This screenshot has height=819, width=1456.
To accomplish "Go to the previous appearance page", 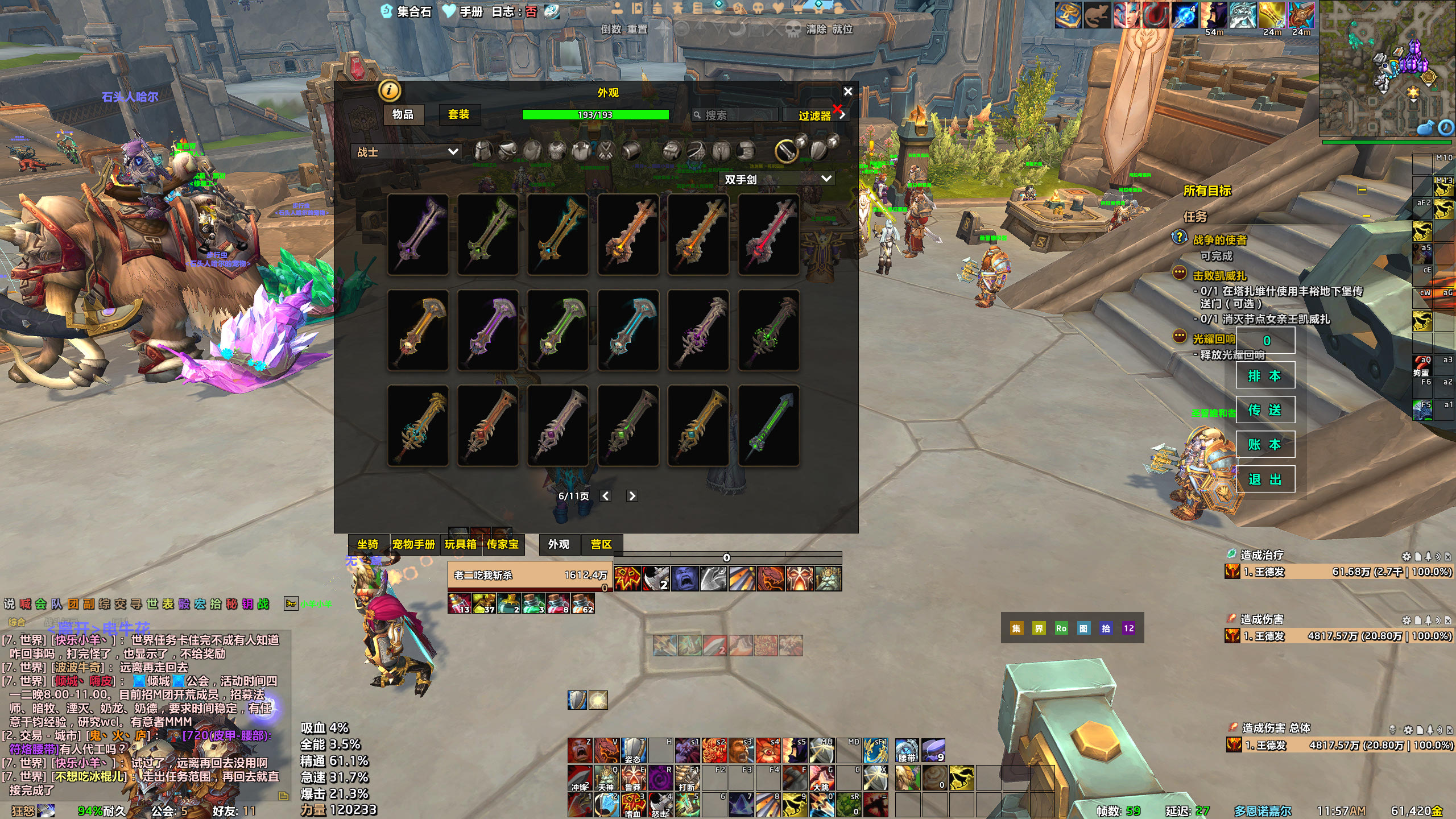I will pos(606,496).
